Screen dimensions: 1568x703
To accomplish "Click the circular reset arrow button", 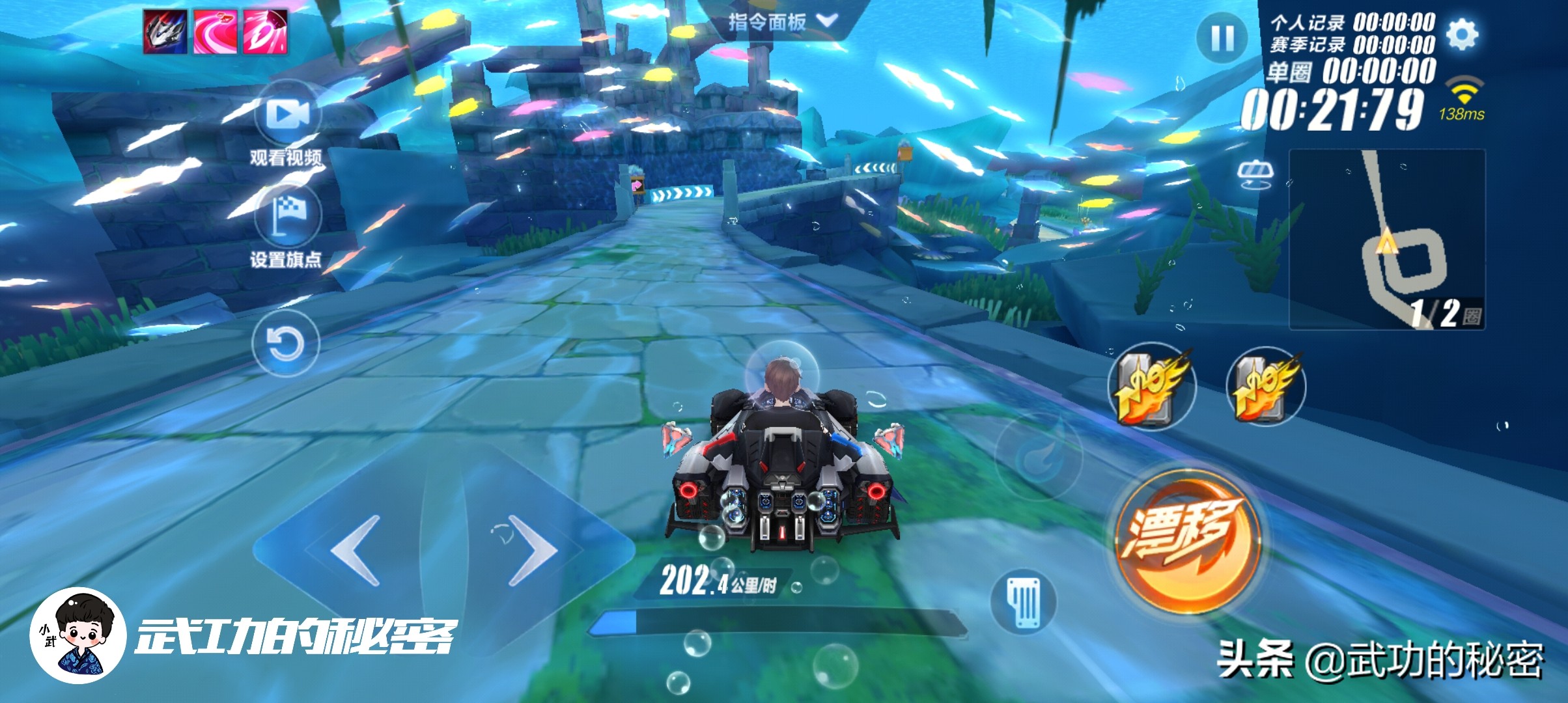I will (x=286, y=343).
